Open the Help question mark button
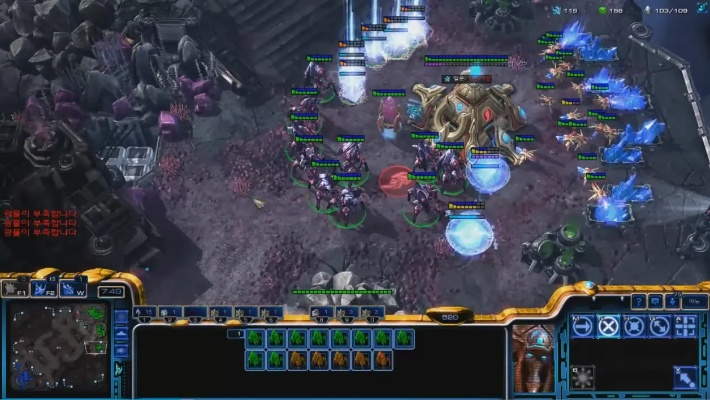Viewport: 710px width, 400px height. point(639,300)
